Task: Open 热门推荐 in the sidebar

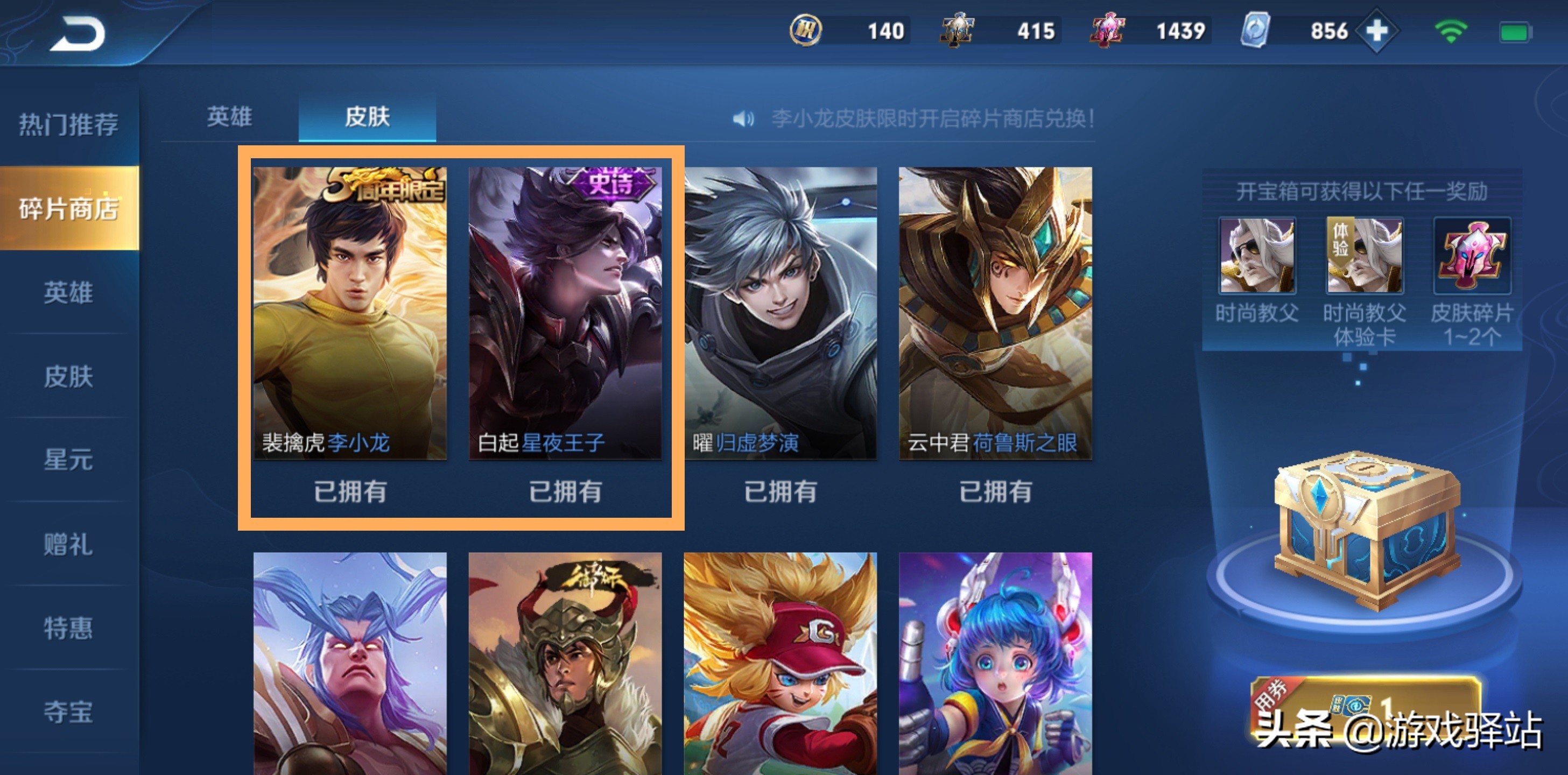Action: click(x=69, y=125)
